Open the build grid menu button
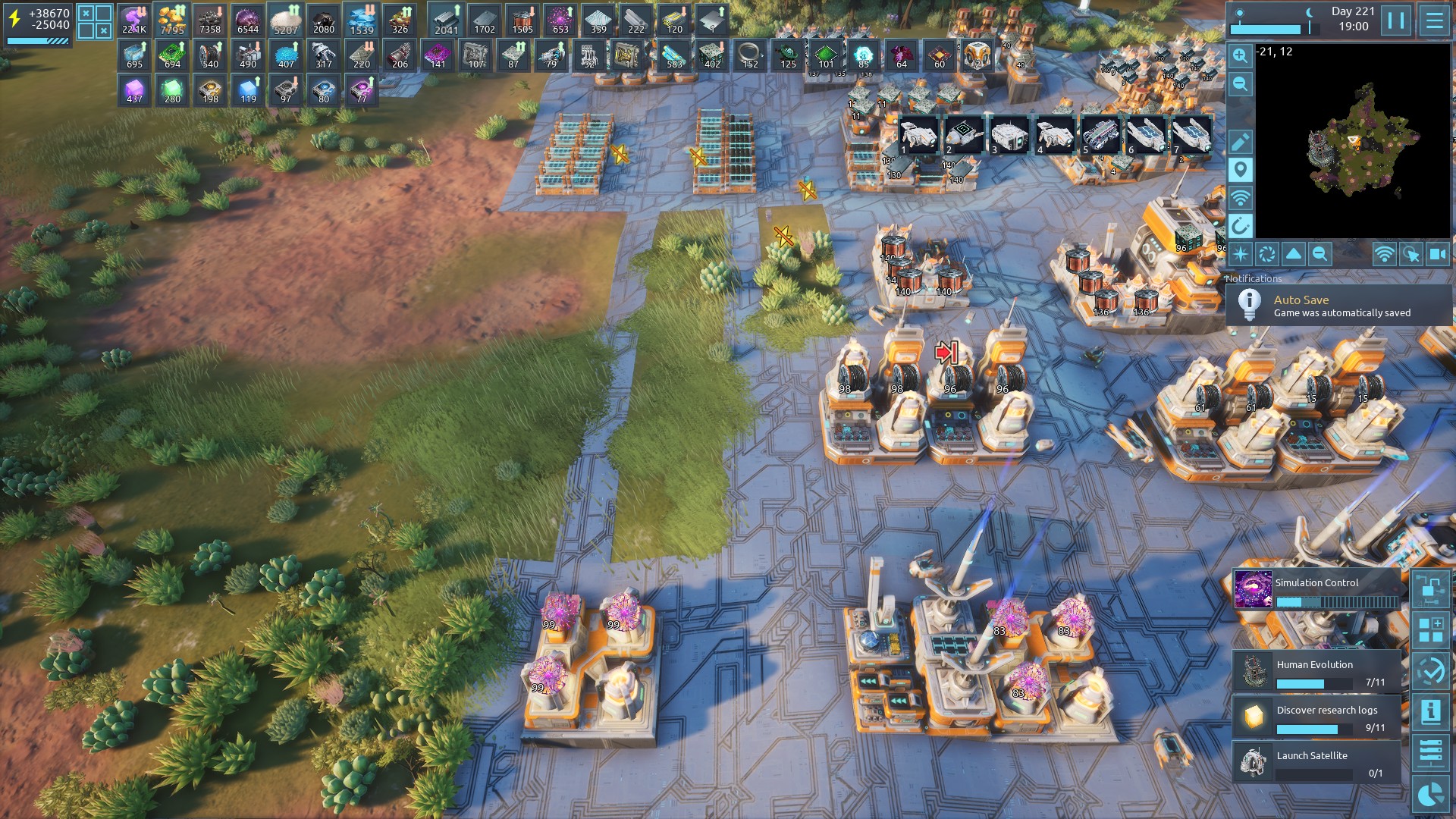1456x819 pixels. coord(1431,630)
